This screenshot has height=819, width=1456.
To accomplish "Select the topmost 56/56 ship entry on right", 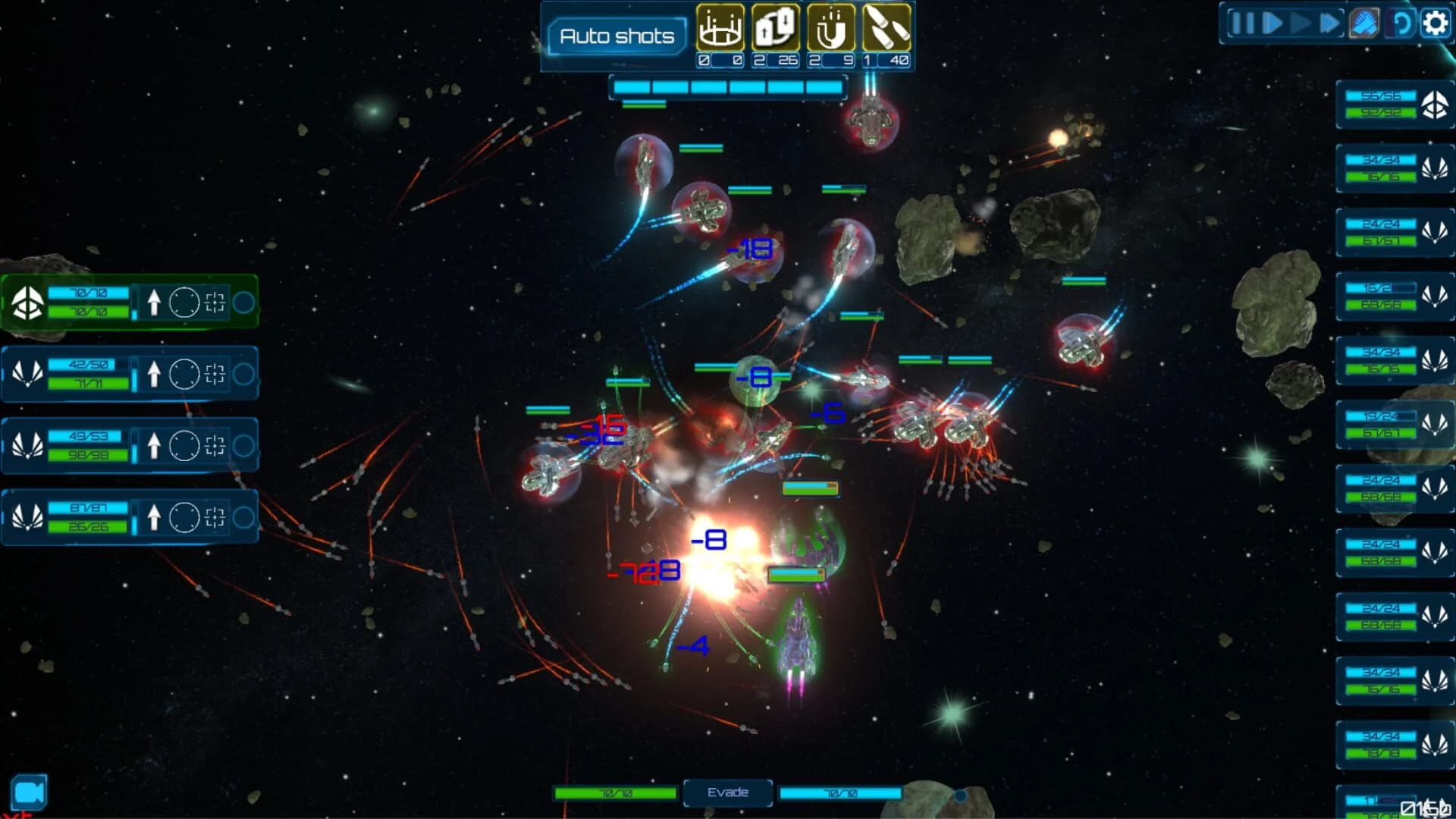I will [x=1394, y=105].
